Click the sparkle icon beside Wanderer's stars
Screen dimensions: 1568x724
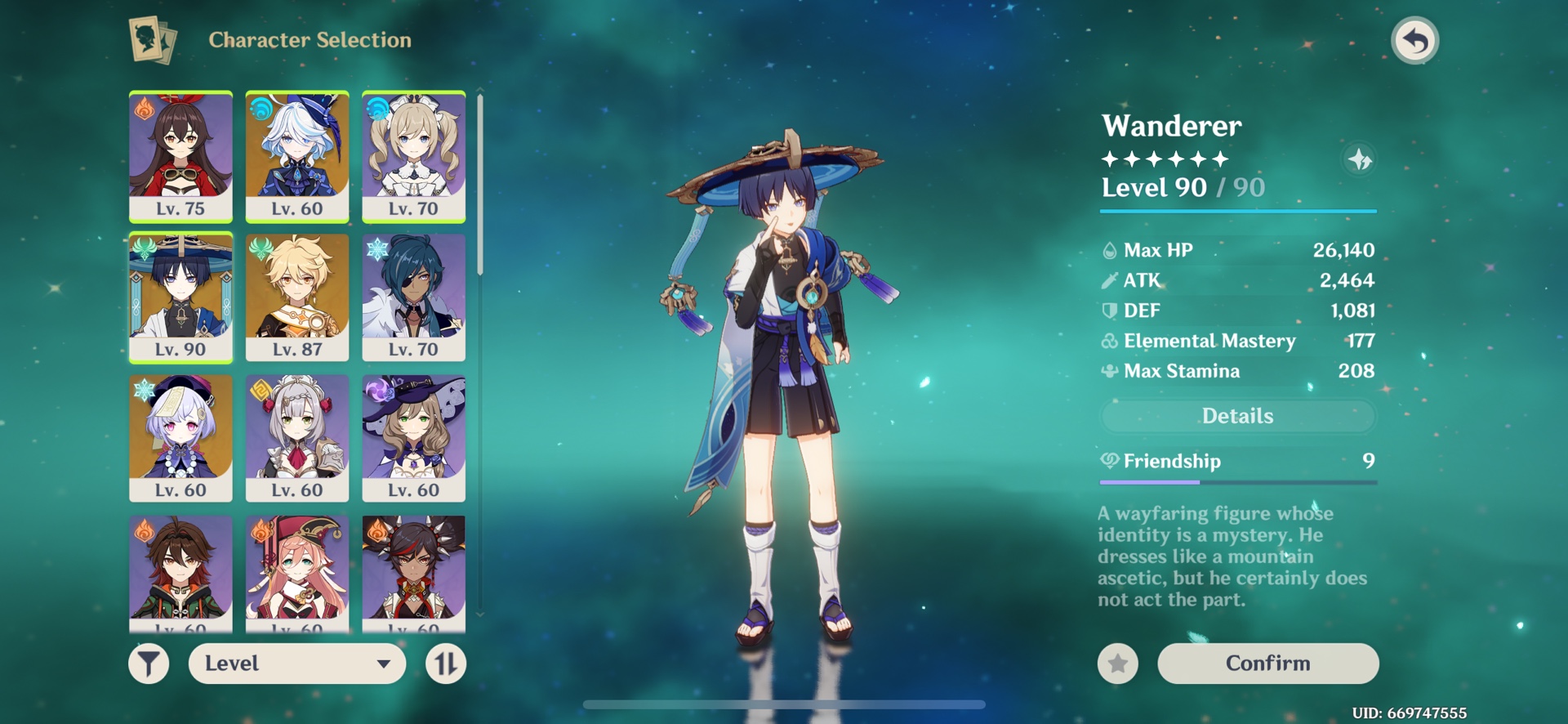(1359, 159)
